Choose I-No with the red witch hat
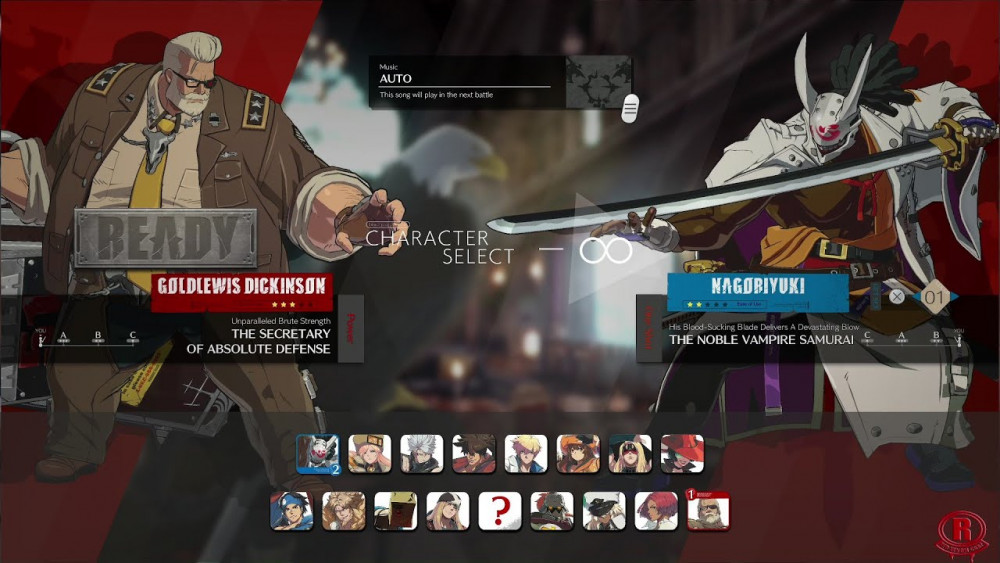This screenshot has height=563, width=1000. [x=682, y=453]
